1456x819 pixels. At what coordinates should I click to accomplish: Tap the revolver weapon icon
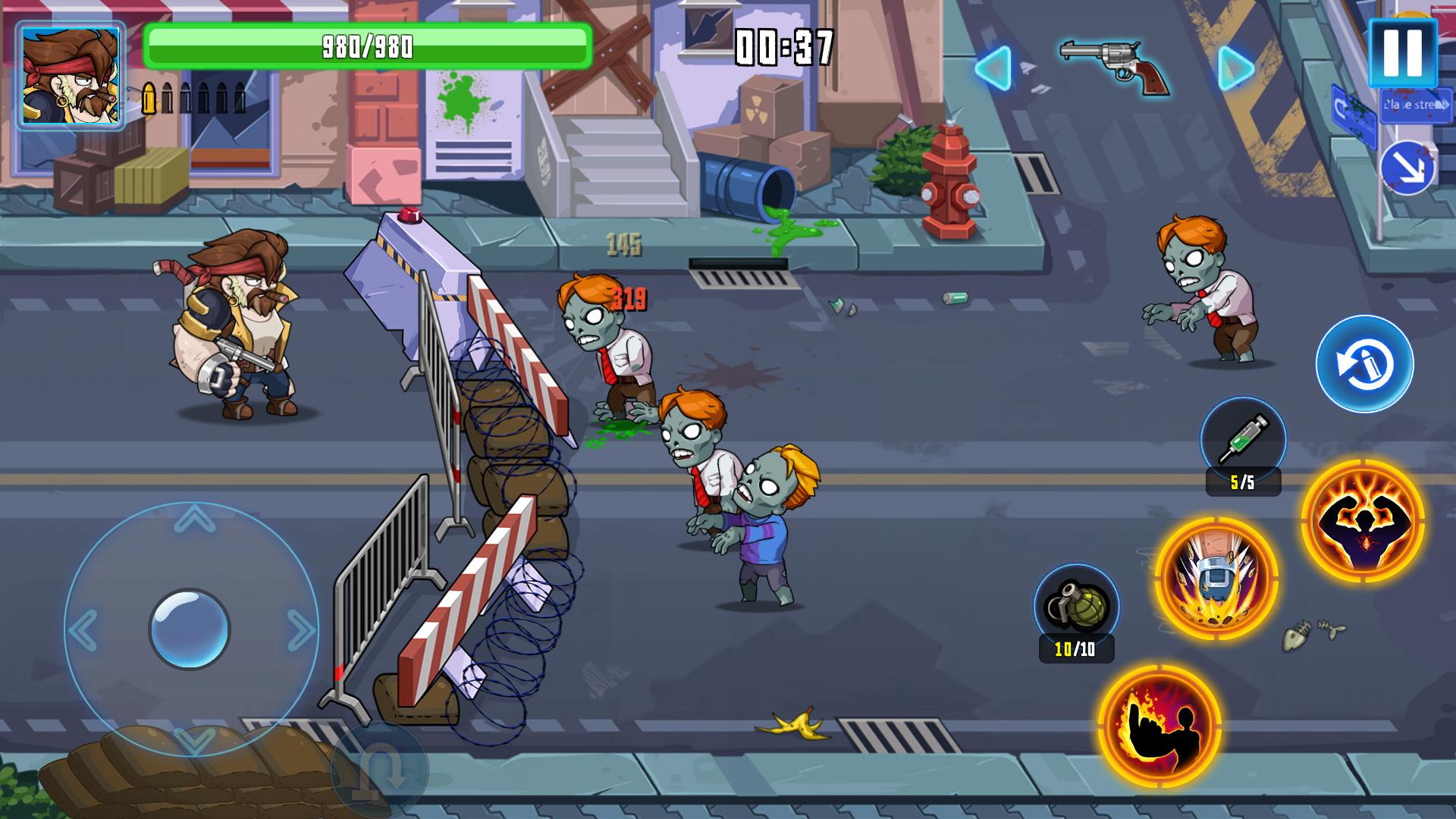(1115, 65)
